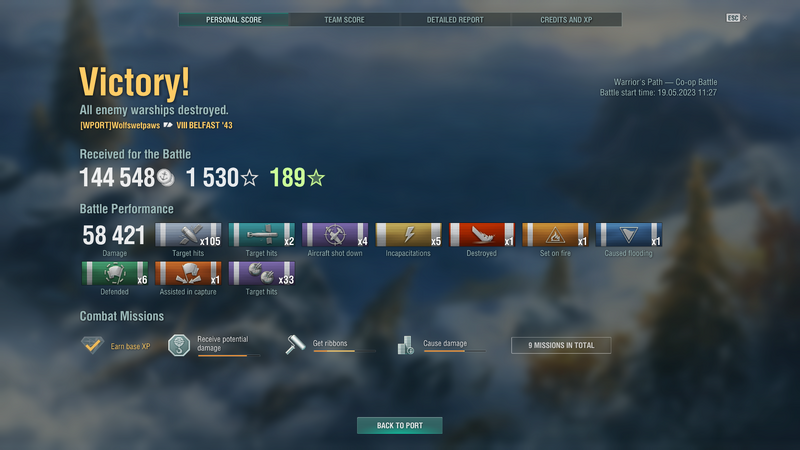This screenshot has height=450, width=800.
Task: Select the Personal Score tab
Action: 234,19
